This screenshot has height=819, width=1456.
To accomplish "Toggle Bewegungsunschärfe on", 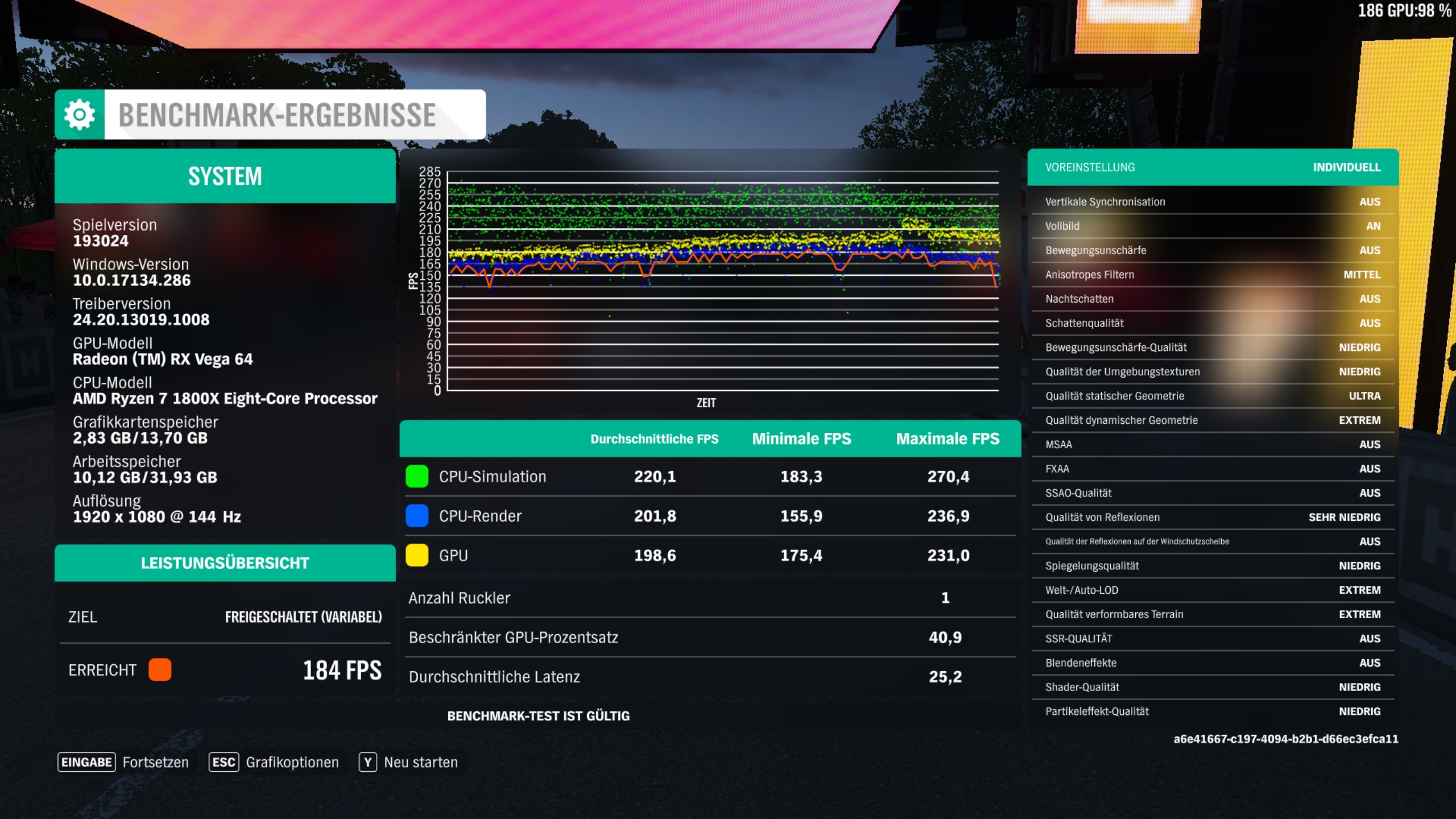I will point(1211,250).
